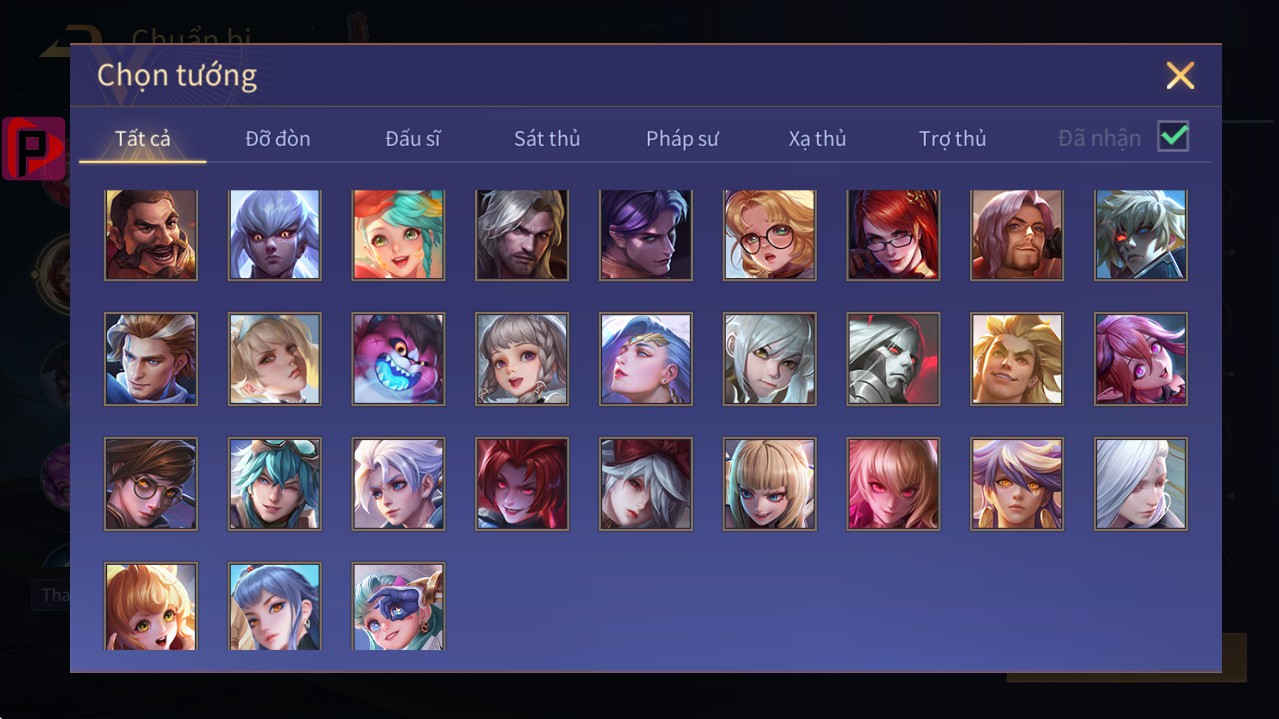Close the Chọn tướng dialog
Screen dimensions: 1279x719
[x=1180, y=75]
